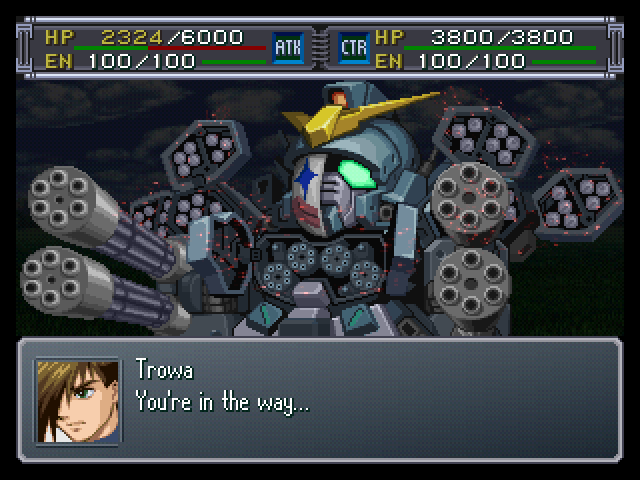Advance Trowa's dialogue box

point(320,400)
